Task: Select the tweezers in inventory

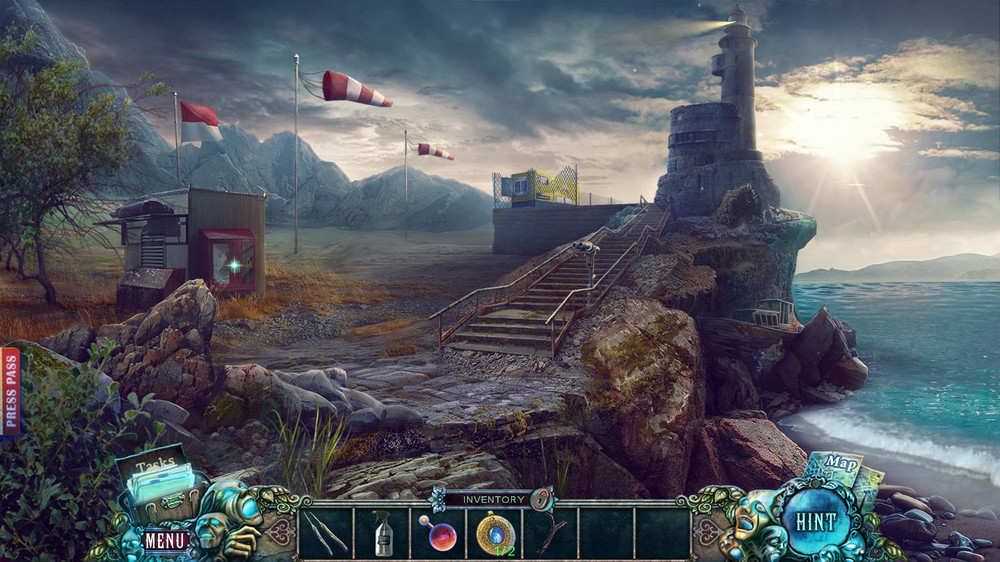Action: 325,533
